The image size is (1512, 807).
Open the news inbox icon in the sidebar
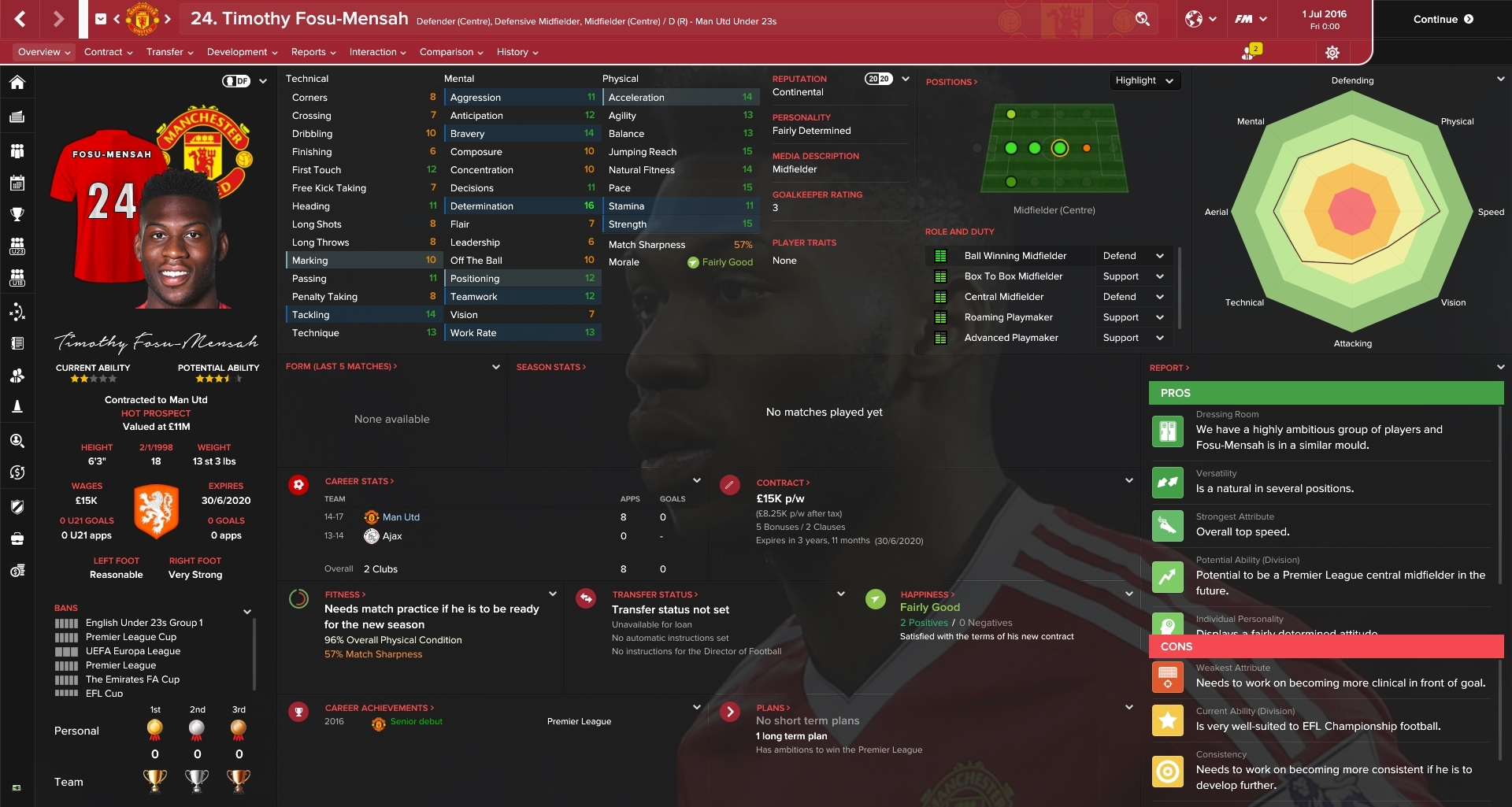click(17, 115)
